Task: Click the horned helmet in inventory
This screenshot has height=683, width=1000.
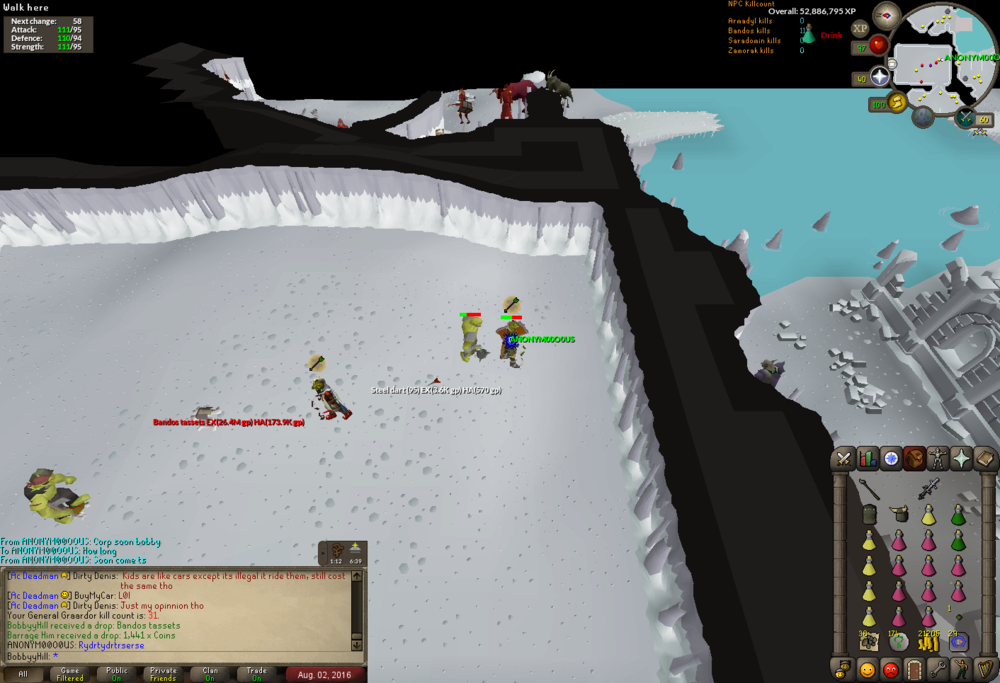Action: [x=900, y=514]
